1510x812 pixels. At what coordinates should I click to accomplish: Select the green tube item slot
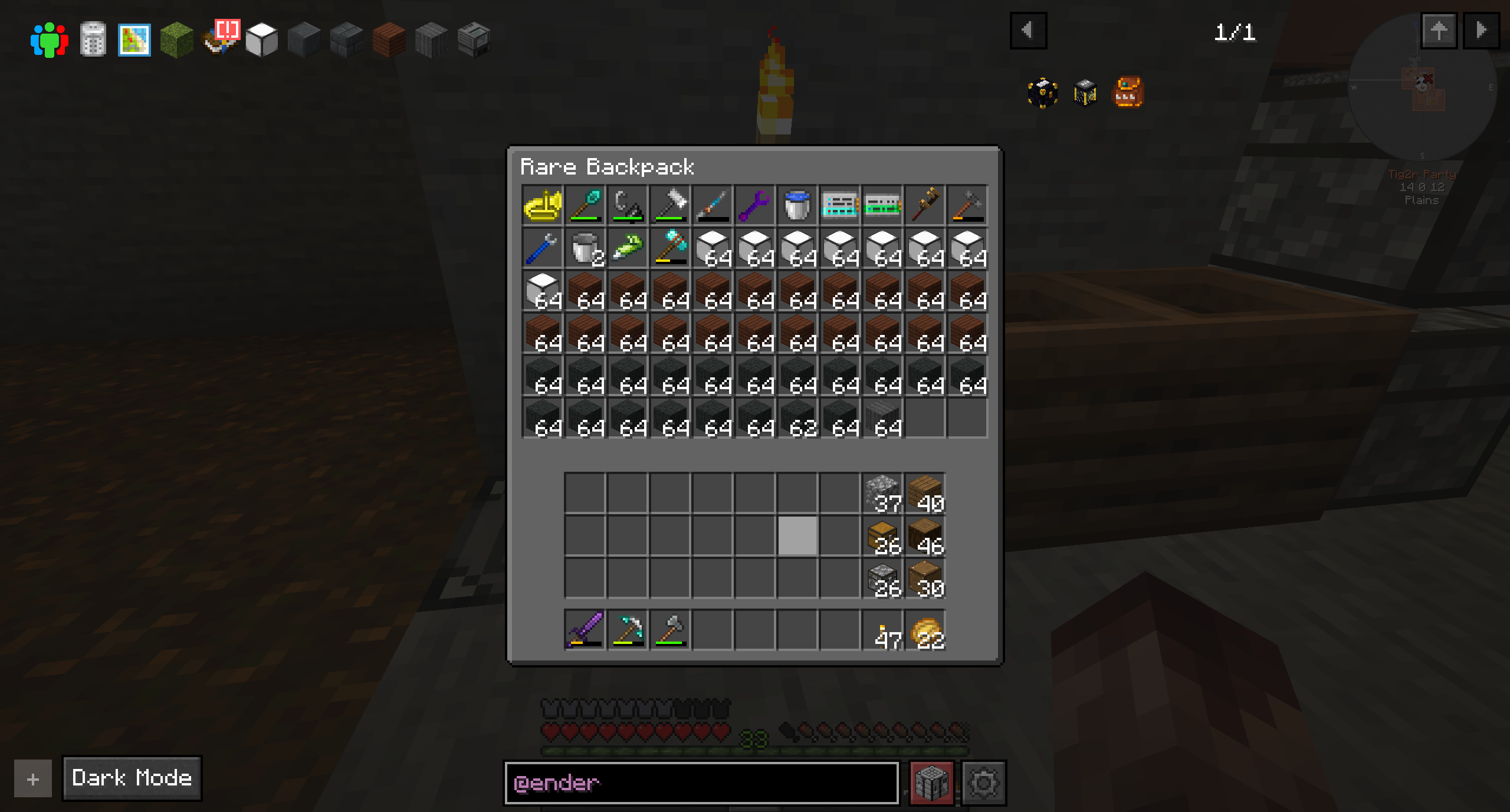627,248
